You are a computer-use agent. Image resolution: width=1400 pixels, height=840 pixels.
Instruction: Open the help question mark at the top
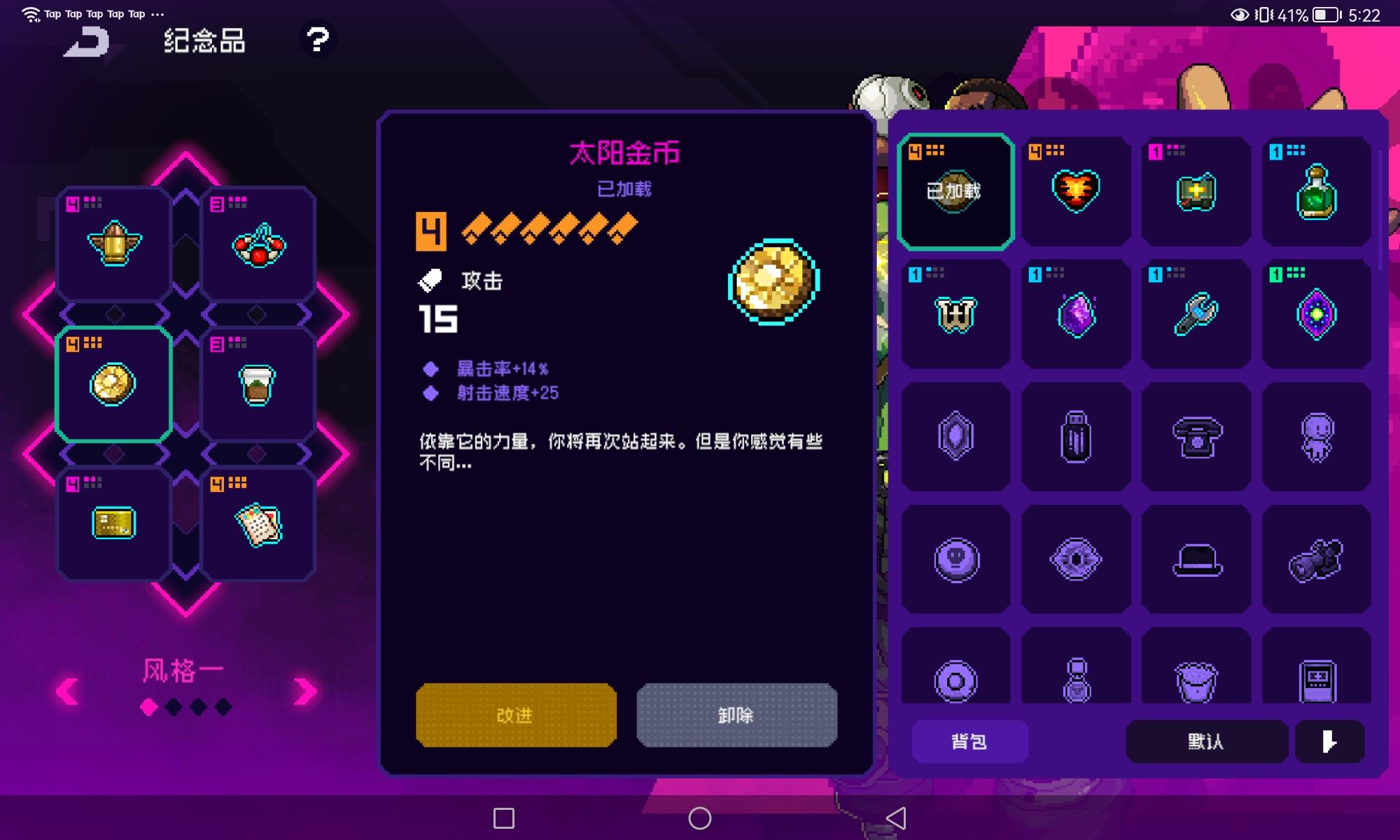318,41
